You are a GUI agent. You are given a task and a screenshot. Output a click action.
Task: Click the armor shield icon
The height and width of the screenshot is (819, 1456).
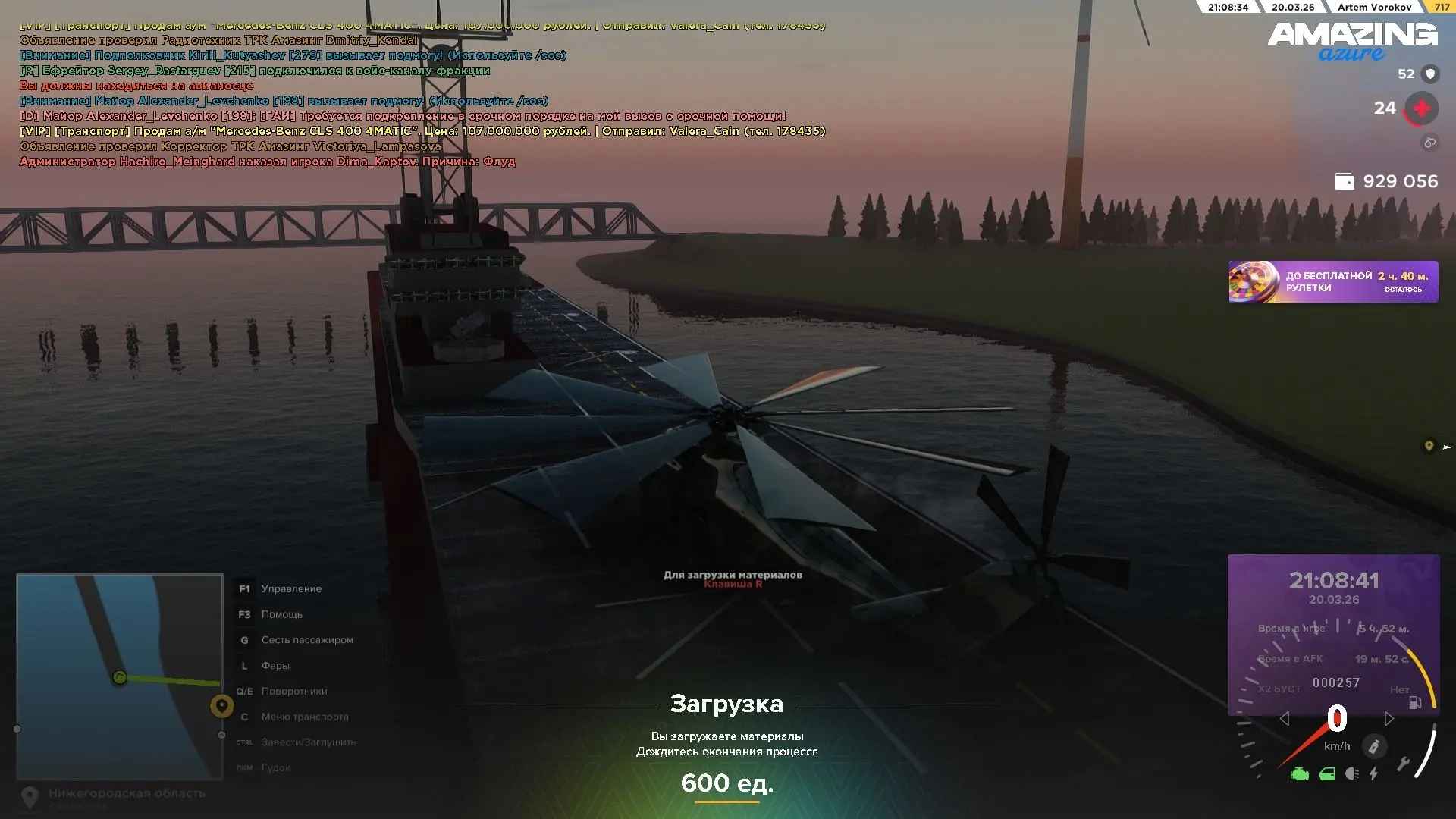(x=1430, y=74)
